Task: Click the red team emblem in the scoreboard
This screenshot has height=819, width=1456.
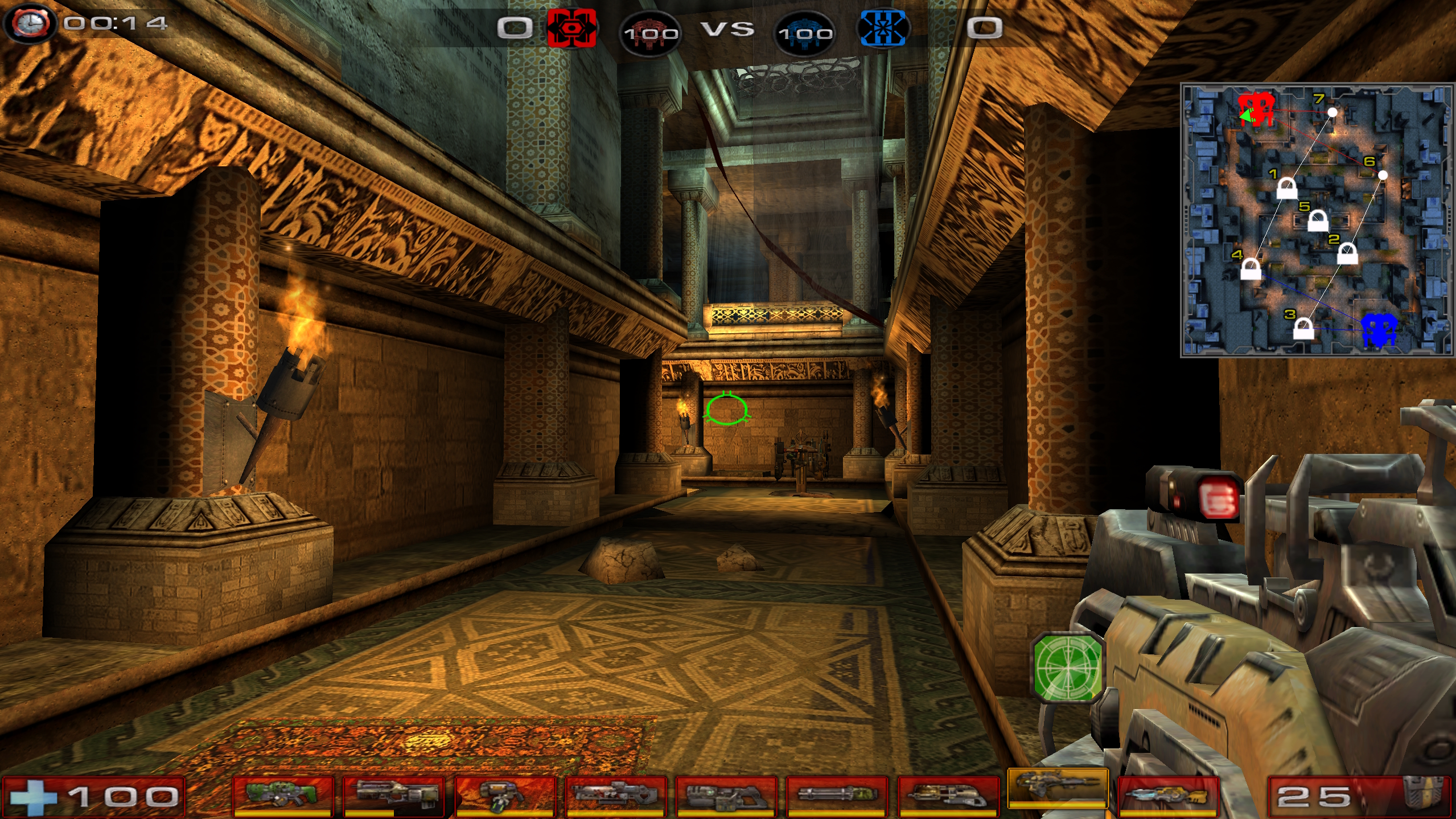Action: click(x=571, y=27)
